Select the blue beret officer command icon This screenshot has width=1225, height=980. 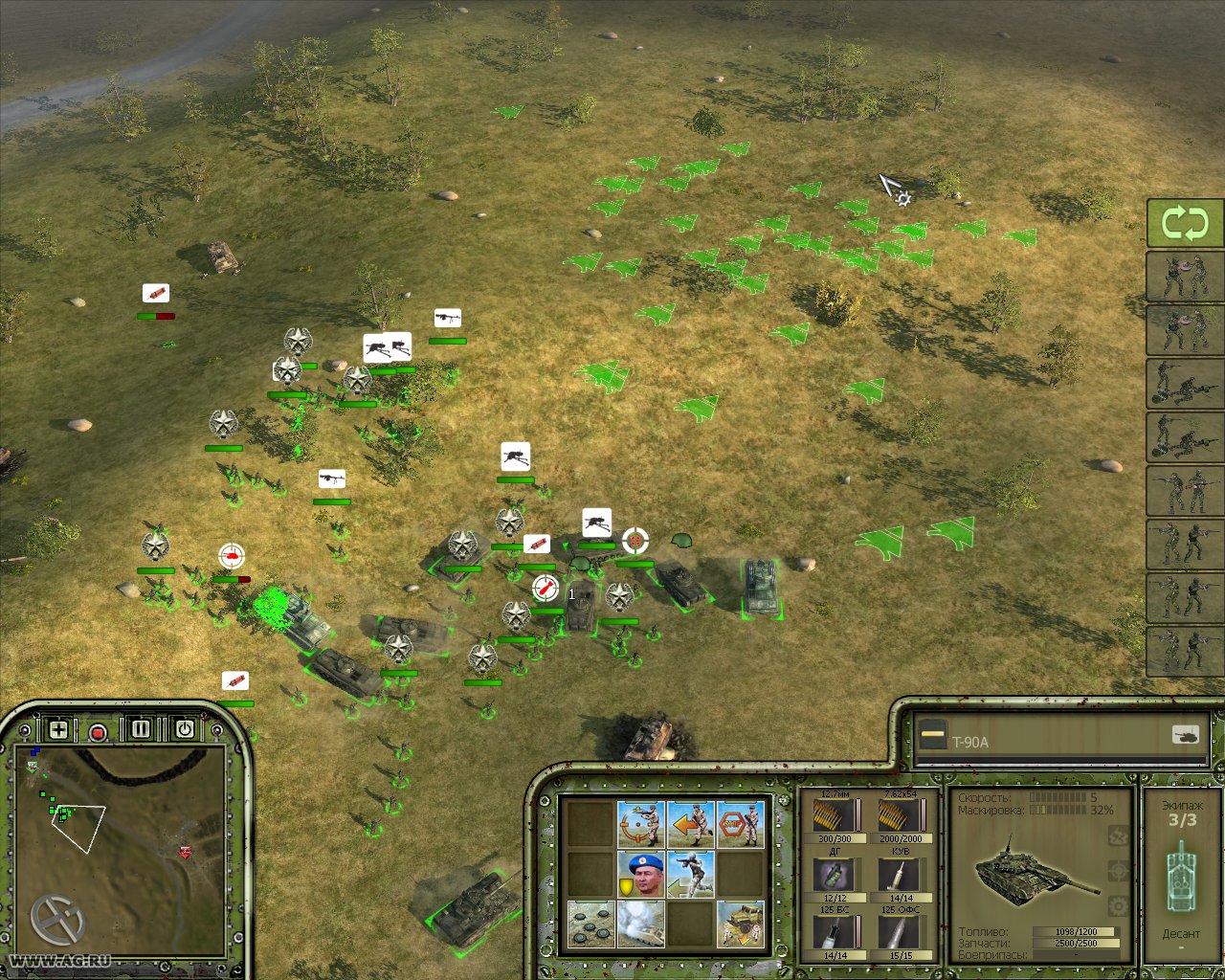[x=640, y=874]
